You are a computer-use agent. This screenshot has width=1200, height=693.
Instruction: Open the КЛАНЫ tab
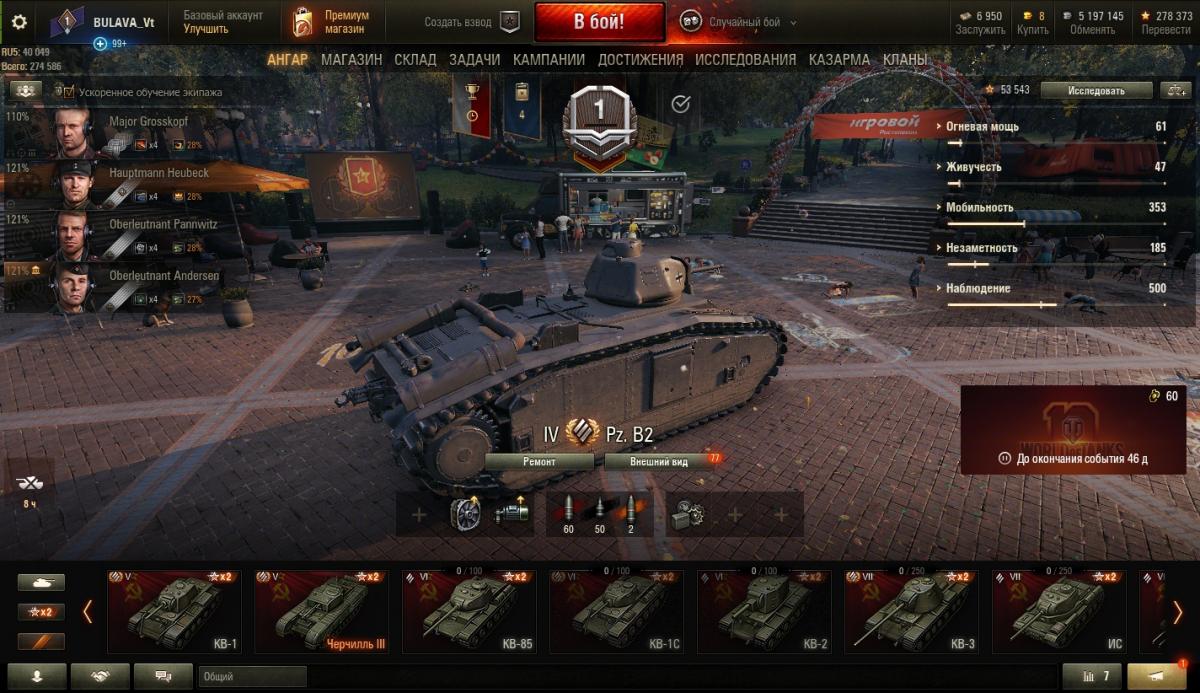tap(904, 60)
